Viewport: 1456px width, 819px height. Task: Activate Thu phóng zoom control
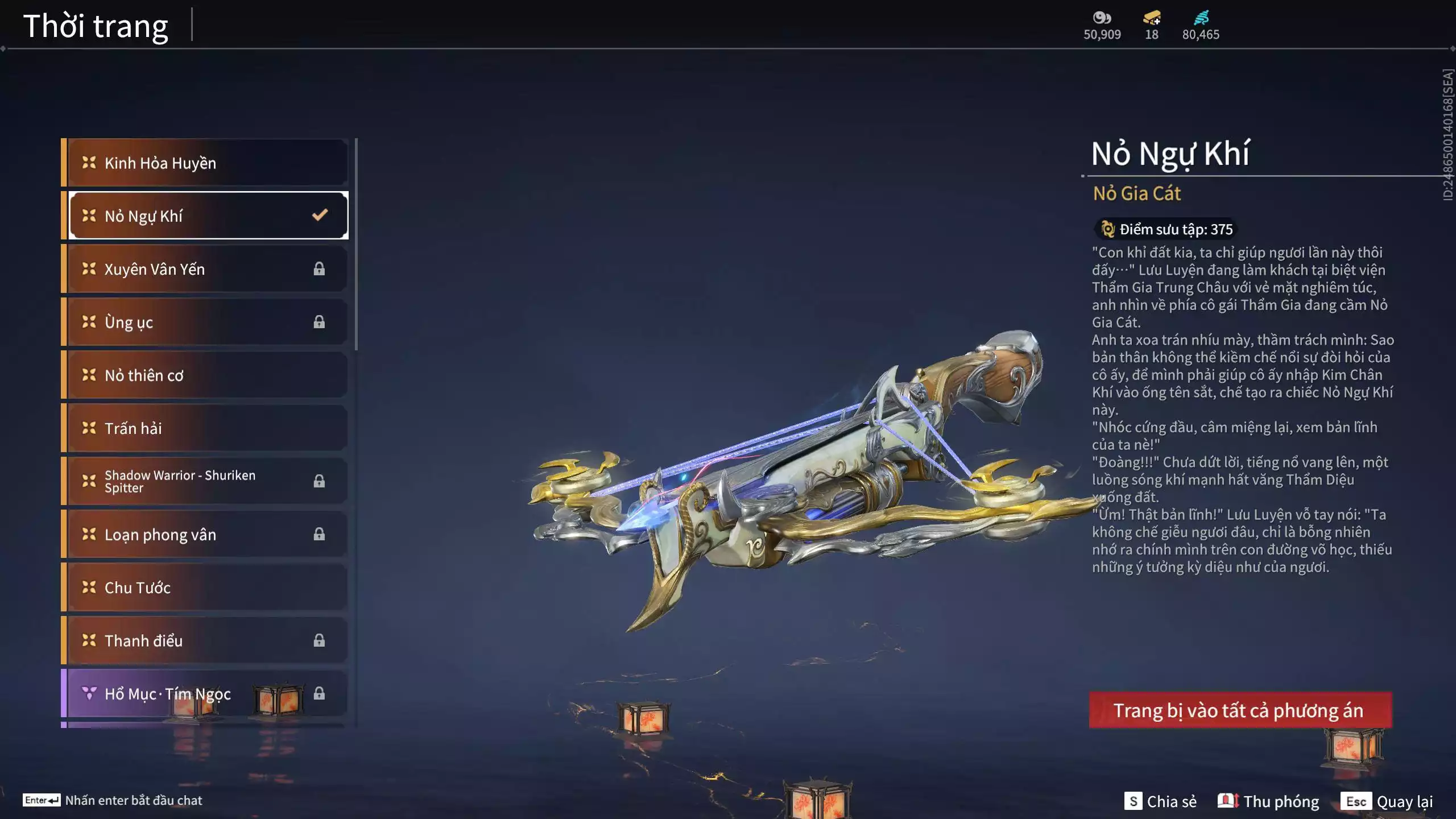pyautogui.click(x=1268, y=801)
